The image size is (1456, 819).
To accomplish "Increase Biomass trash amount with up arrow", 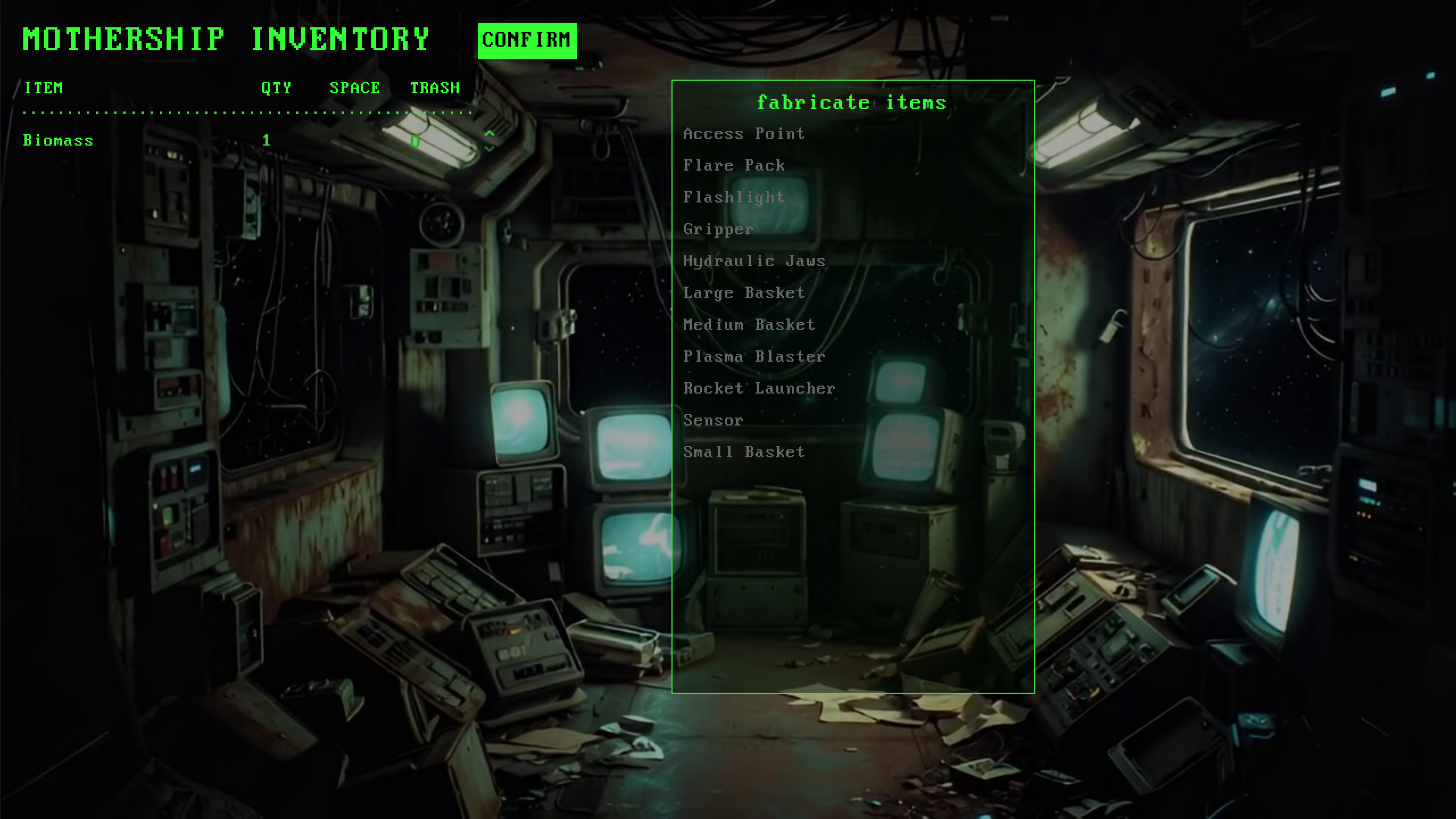I will point(489,134).
